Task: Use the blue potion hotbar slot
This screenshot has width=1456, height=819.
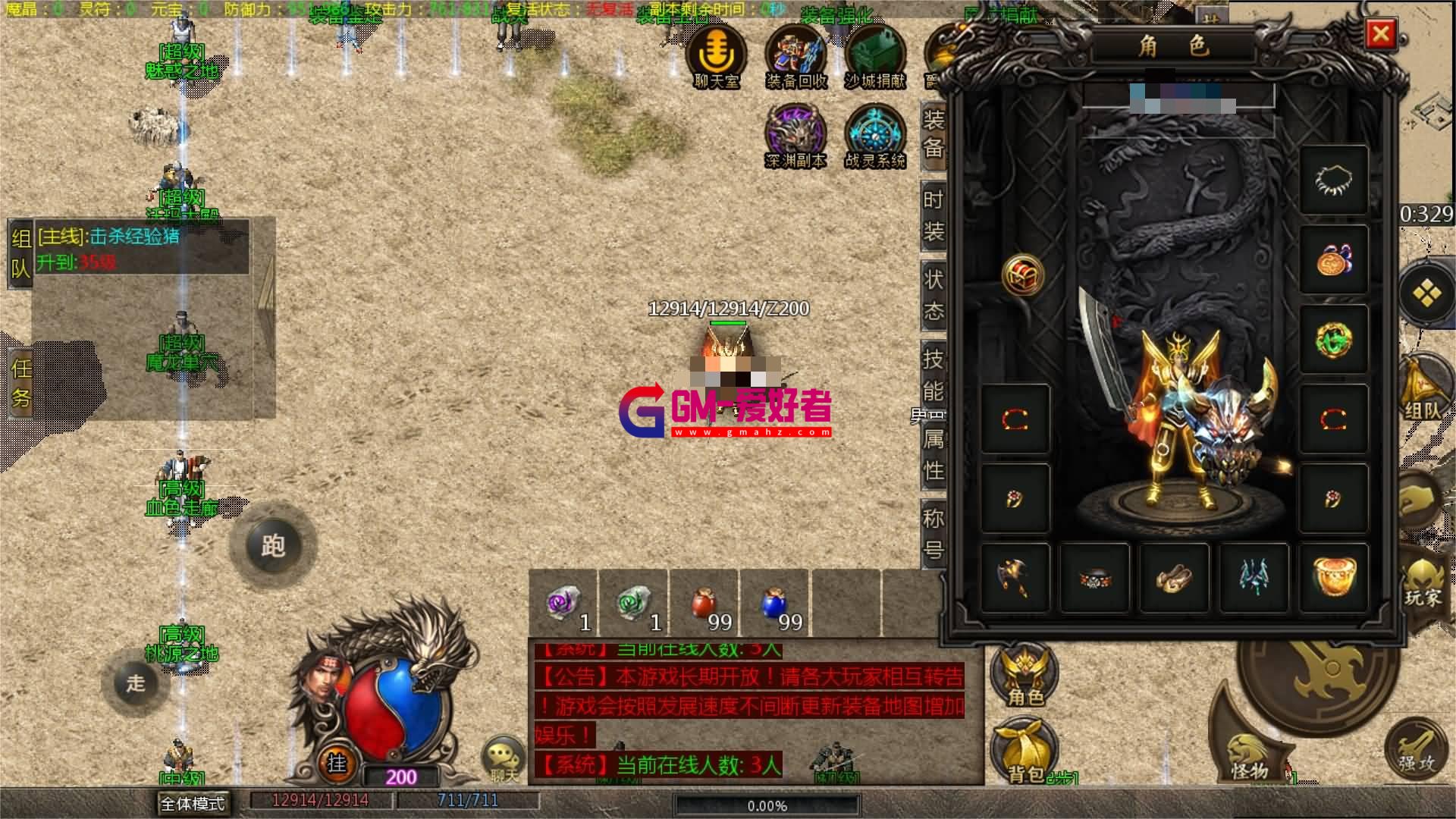Action: pos(776,605)
